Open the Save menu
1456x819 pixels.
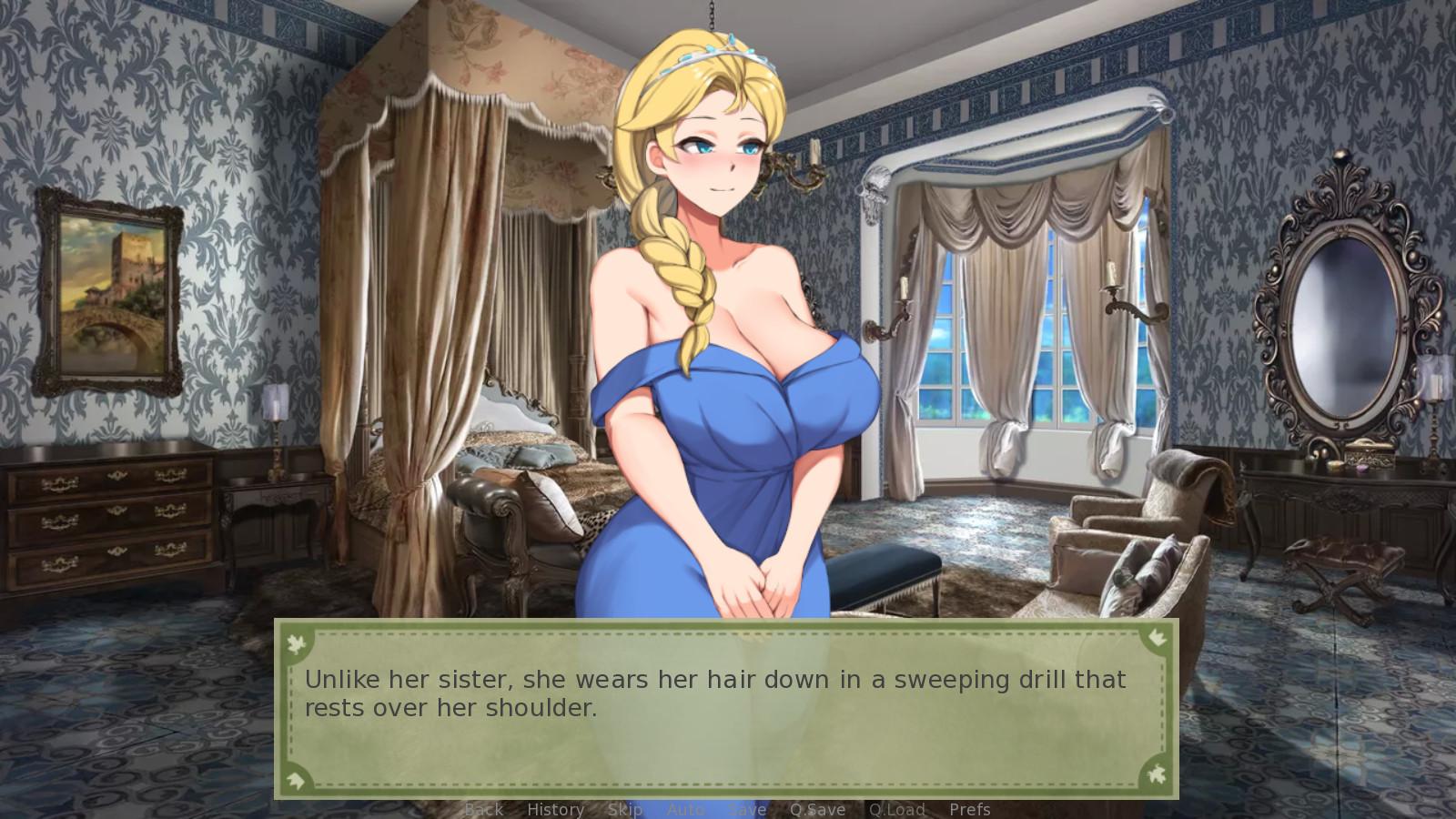click(x=747, y=809)
